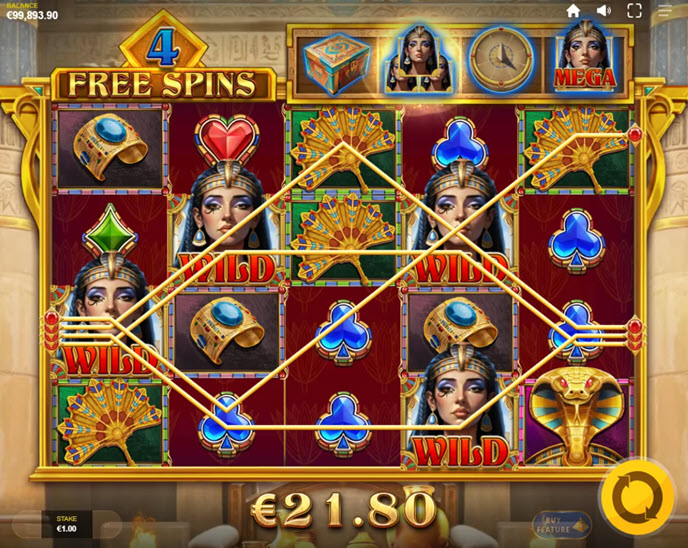Go to the home lobby
This screenshot has height=548, width=688.
pyautogui.click(x=573, y=11)
